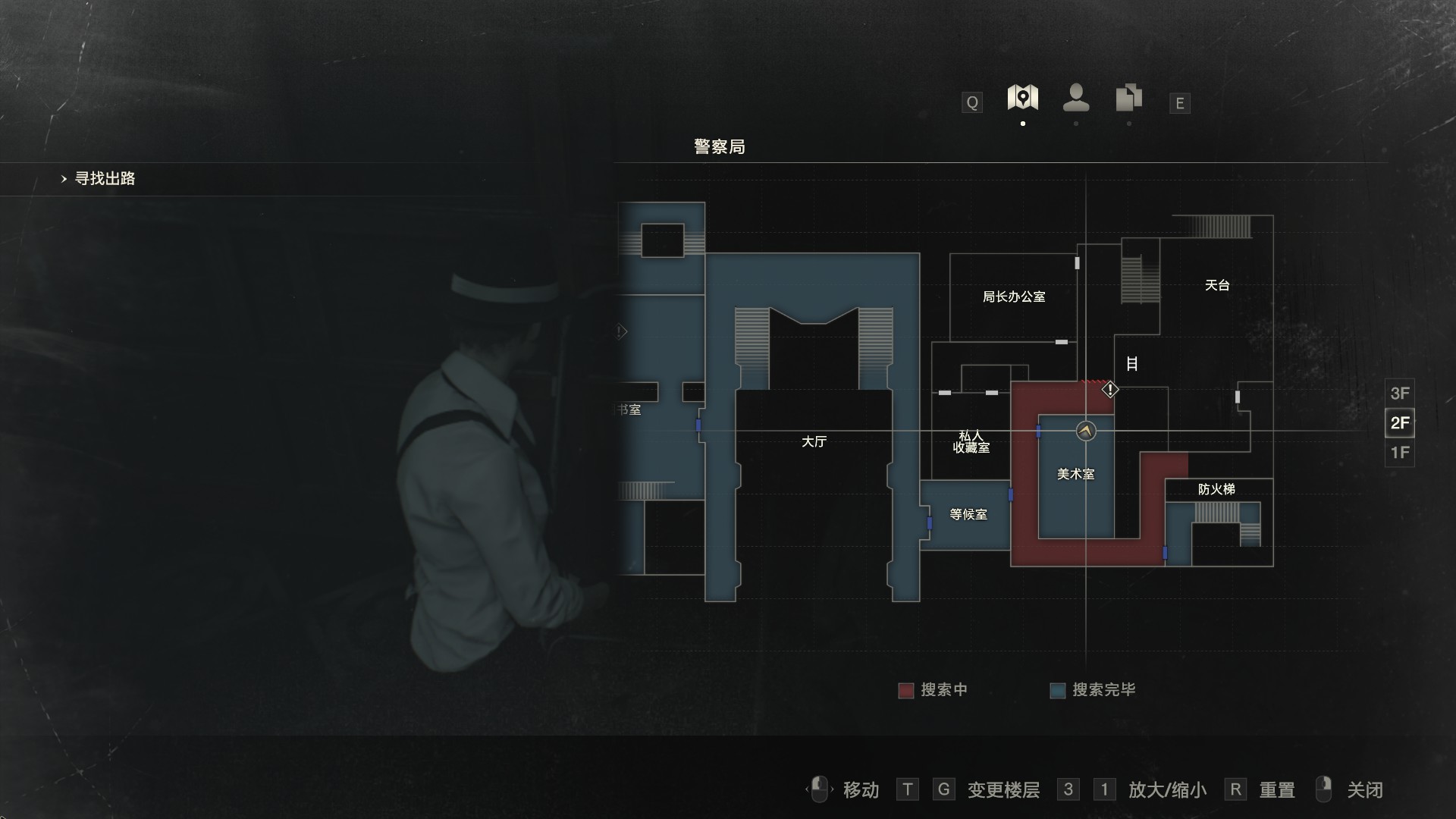Click the 美术室 room on map
1456x819 pixels.
click(1075, 475)
